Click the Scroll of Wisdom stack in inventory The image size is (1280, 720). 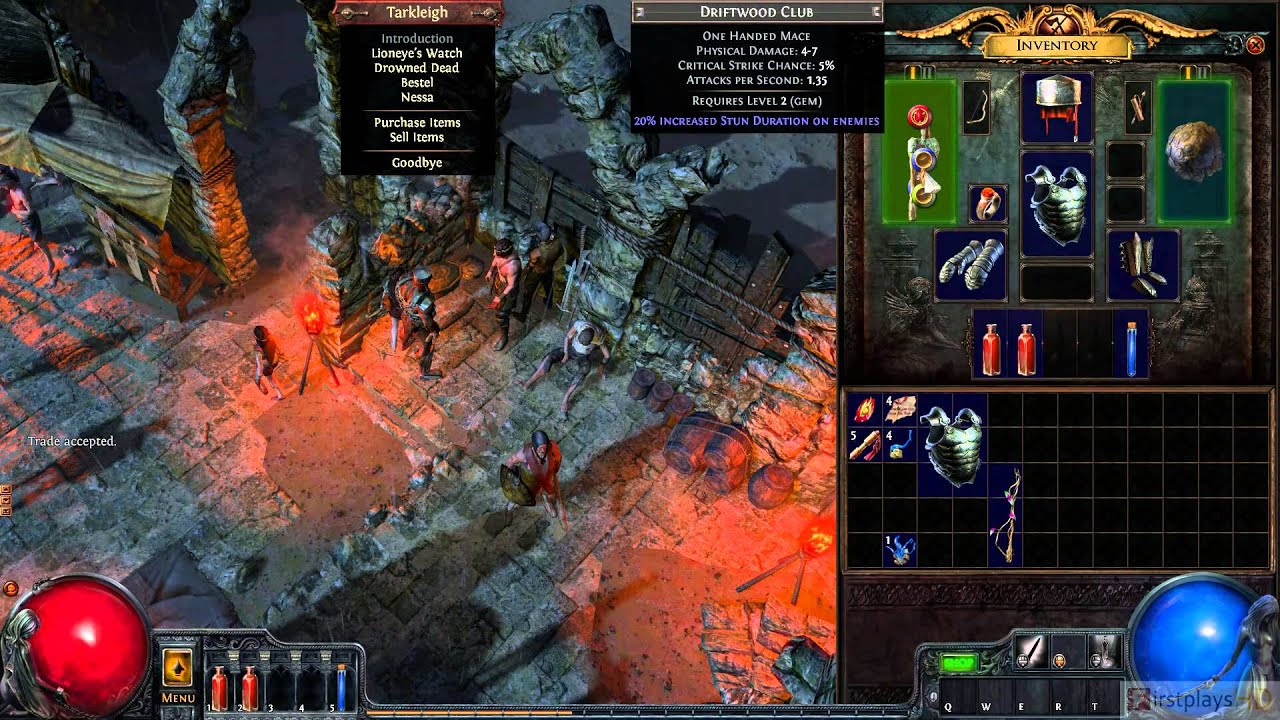[x=899, y=409]
